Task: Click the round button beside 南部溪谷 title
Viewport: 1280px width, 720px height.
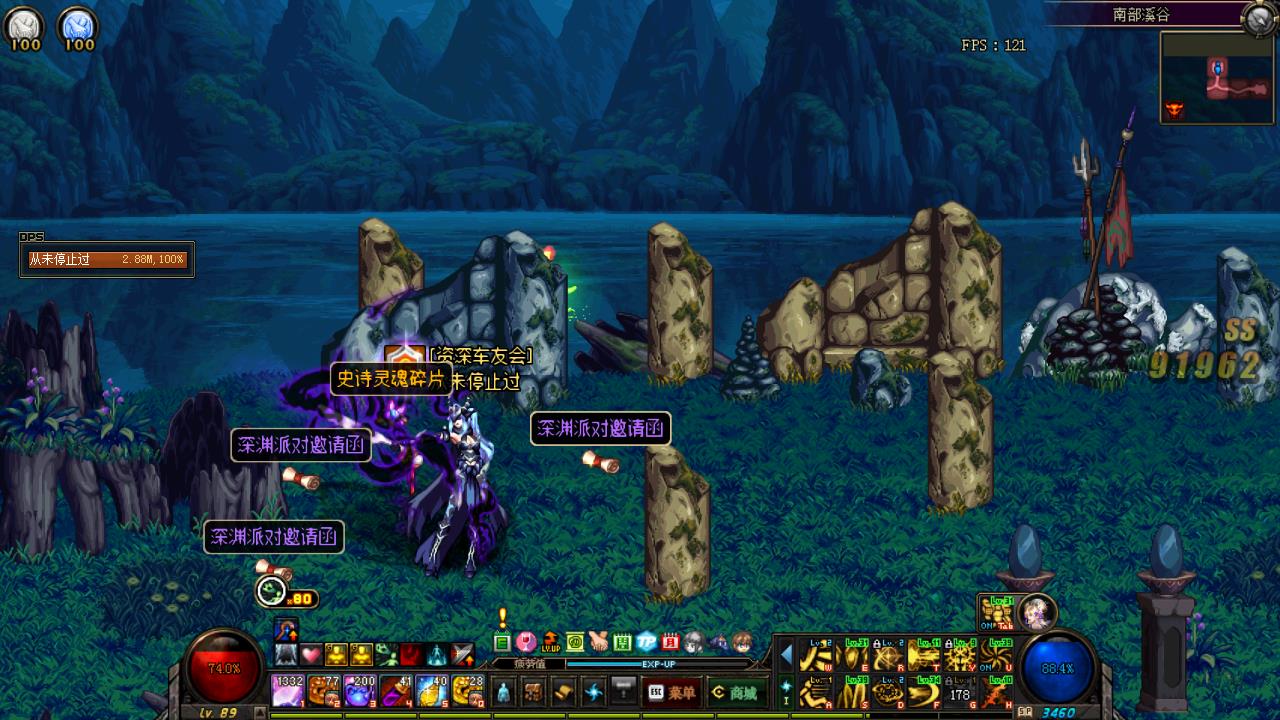Action: pyautogui.click(x=1258, y=17)
